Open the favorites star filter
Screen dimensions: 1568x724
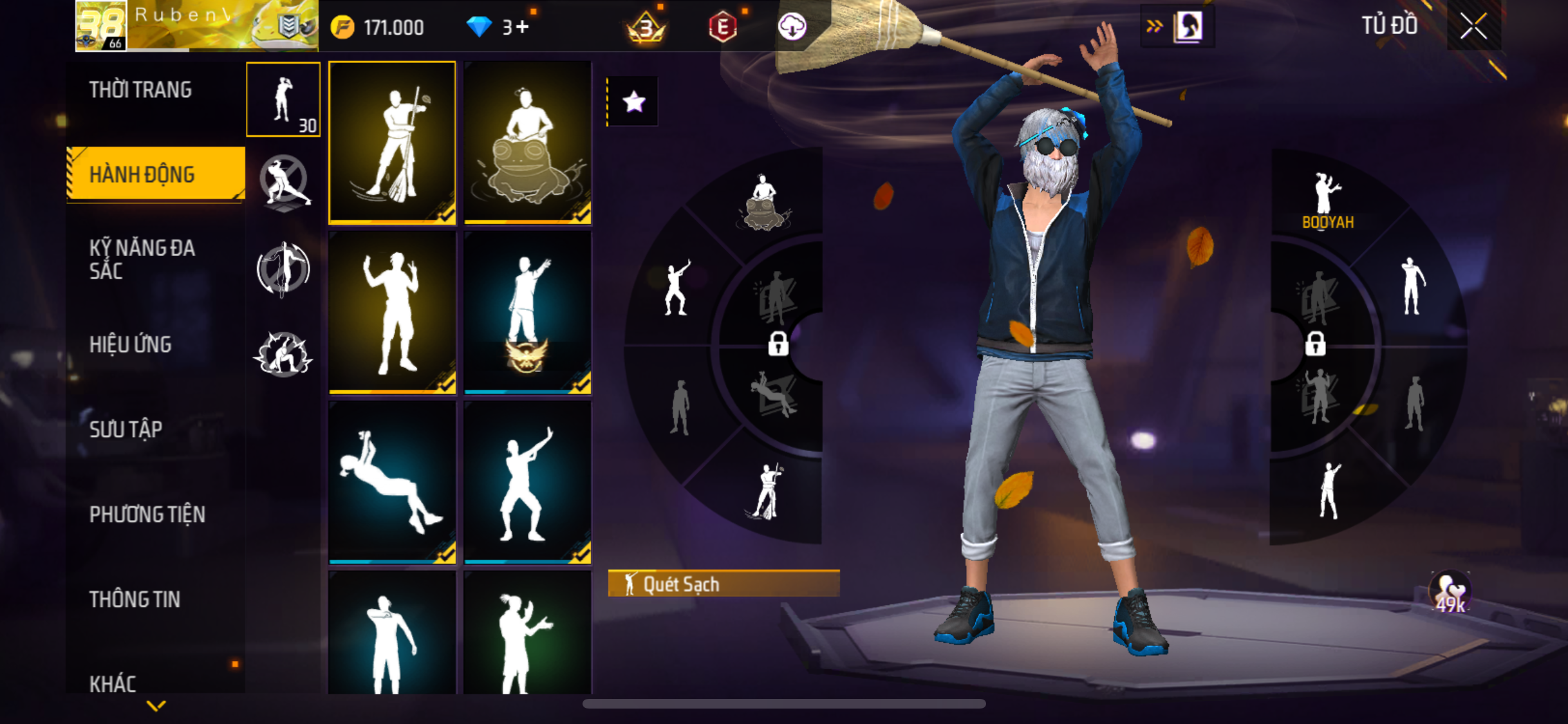click(x=633, y=102)
